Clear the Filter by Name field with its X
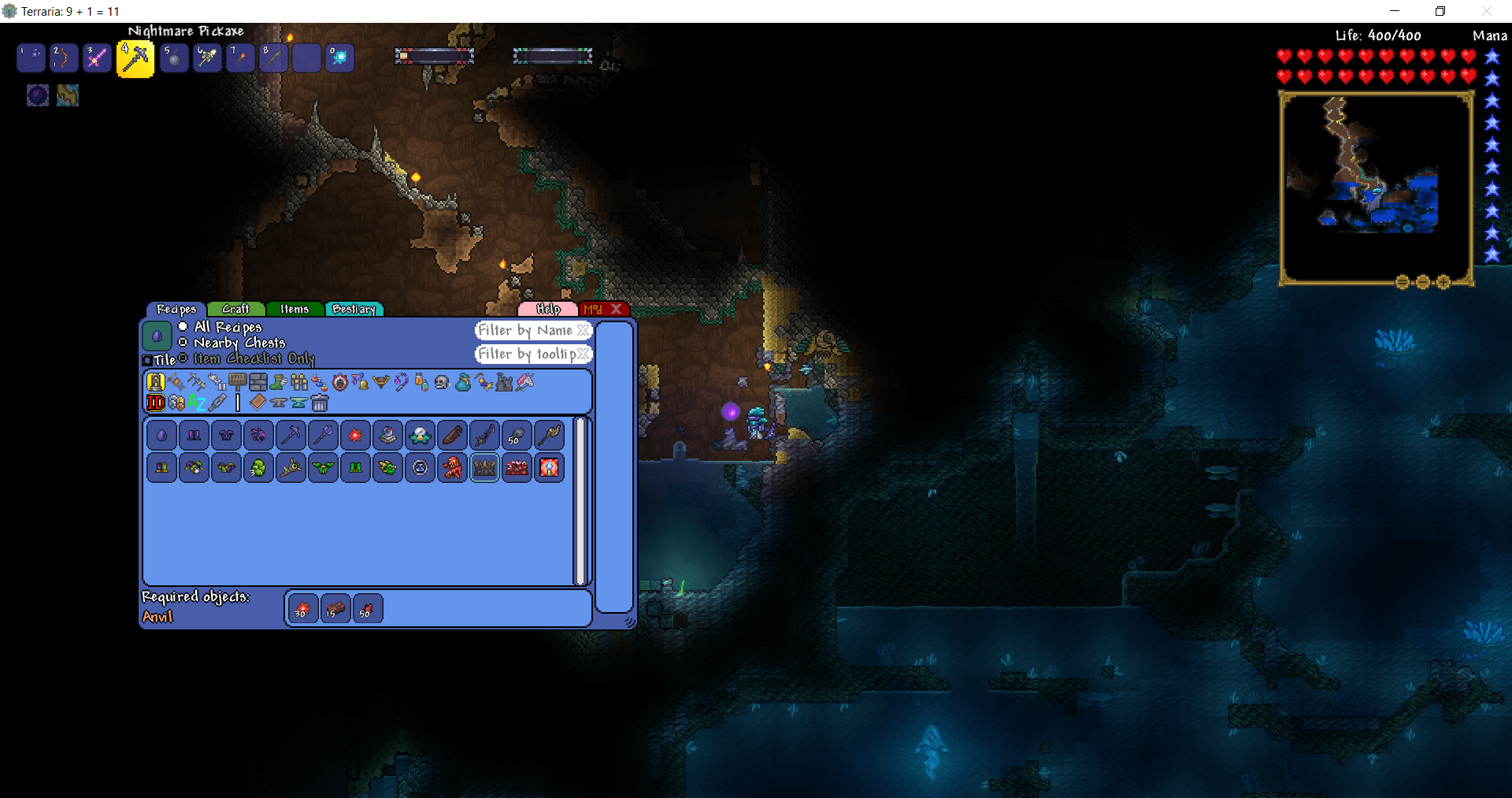The width and height of the screenshot is (1512, 798). click(581, 330)
